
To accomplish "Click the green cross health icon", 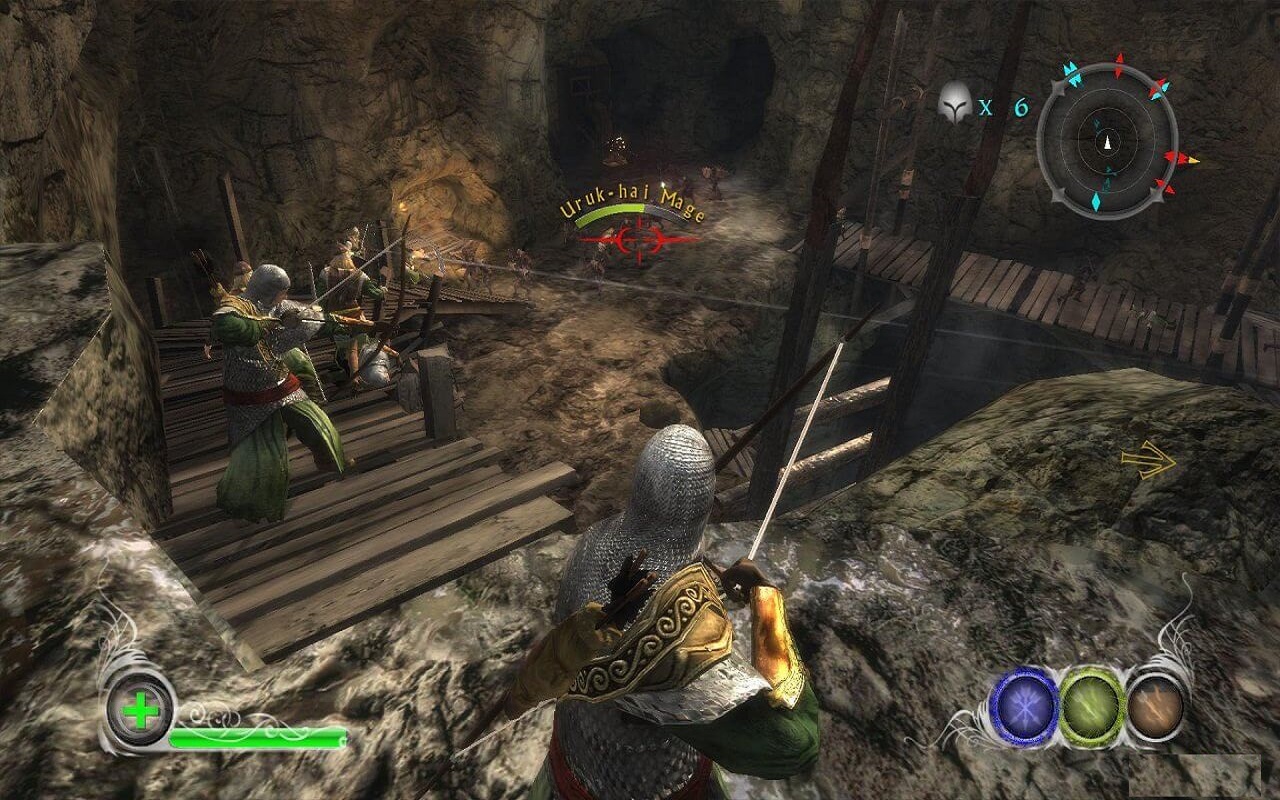I will (x=141, y=713).
